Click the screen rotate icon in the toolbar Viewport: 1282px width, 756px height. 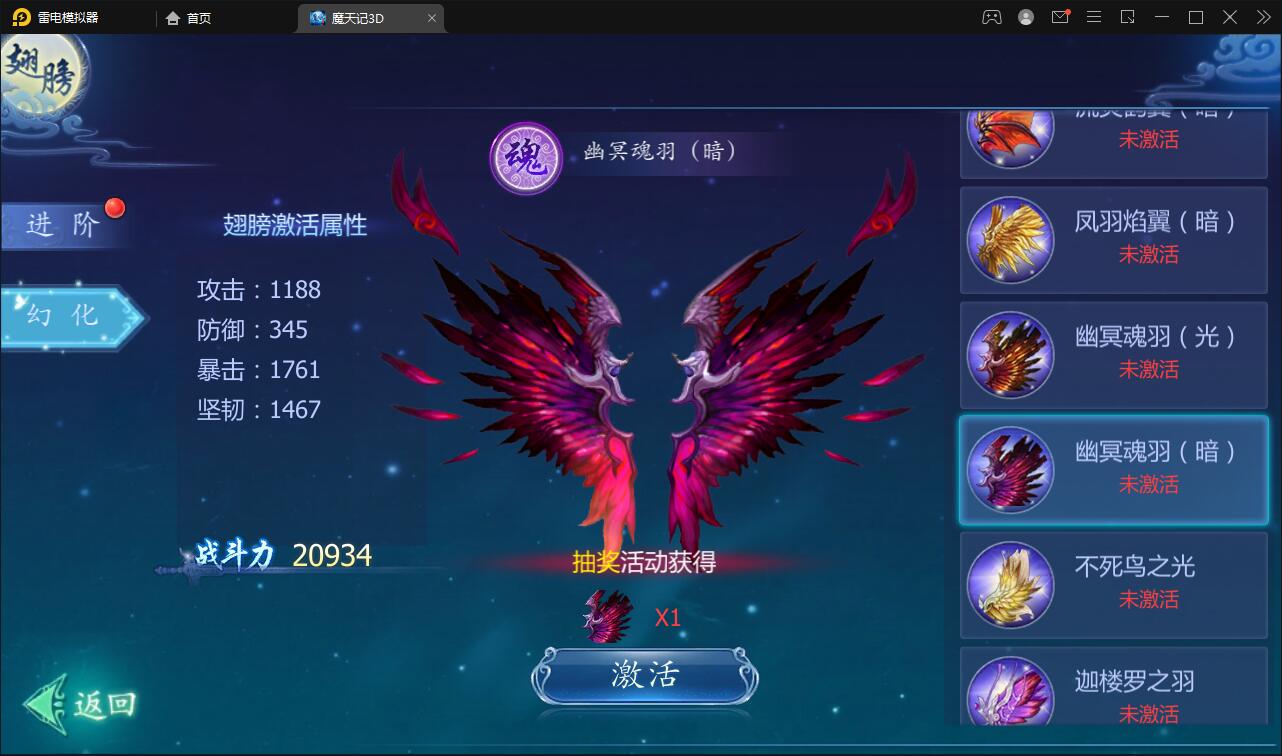coord(1128,17)
